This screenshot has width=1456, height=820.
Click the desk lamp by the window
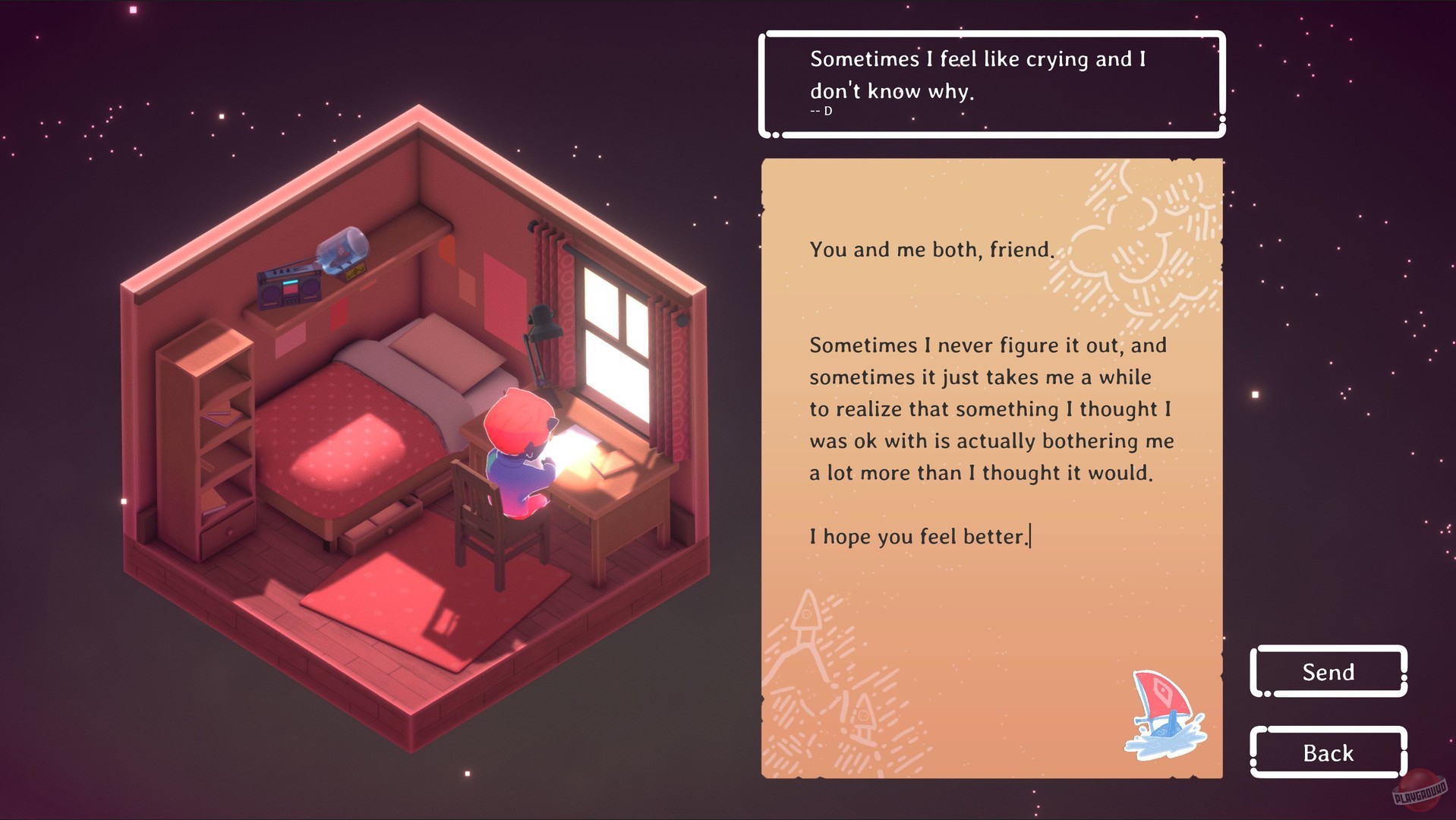(542, 323)
